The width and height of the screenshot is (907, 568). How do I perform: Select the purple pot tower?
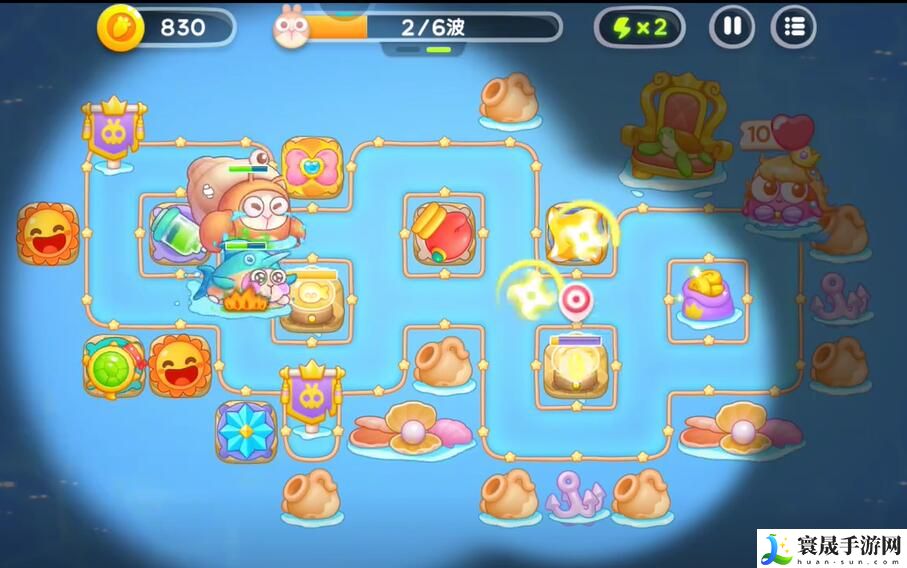(707, 293)
